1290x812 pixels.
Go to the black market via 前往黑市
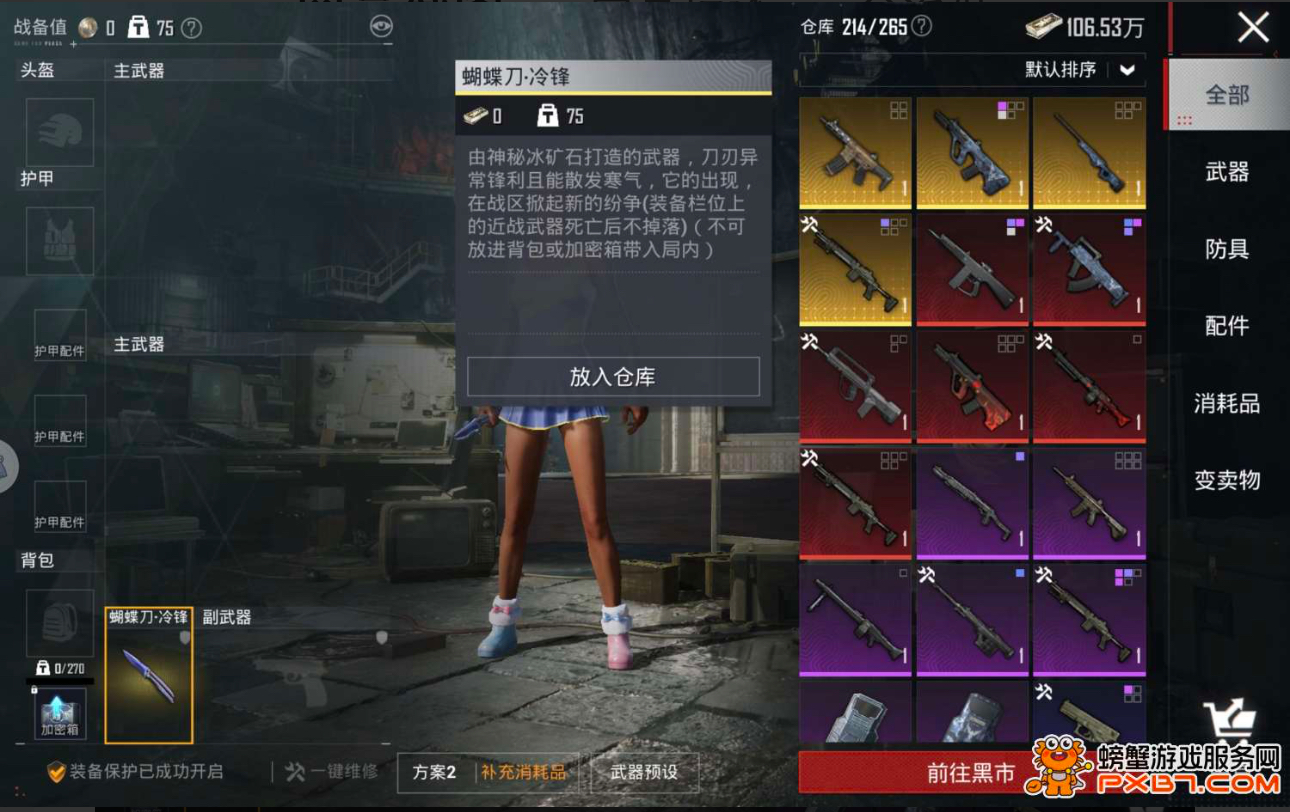pos(970,773)
